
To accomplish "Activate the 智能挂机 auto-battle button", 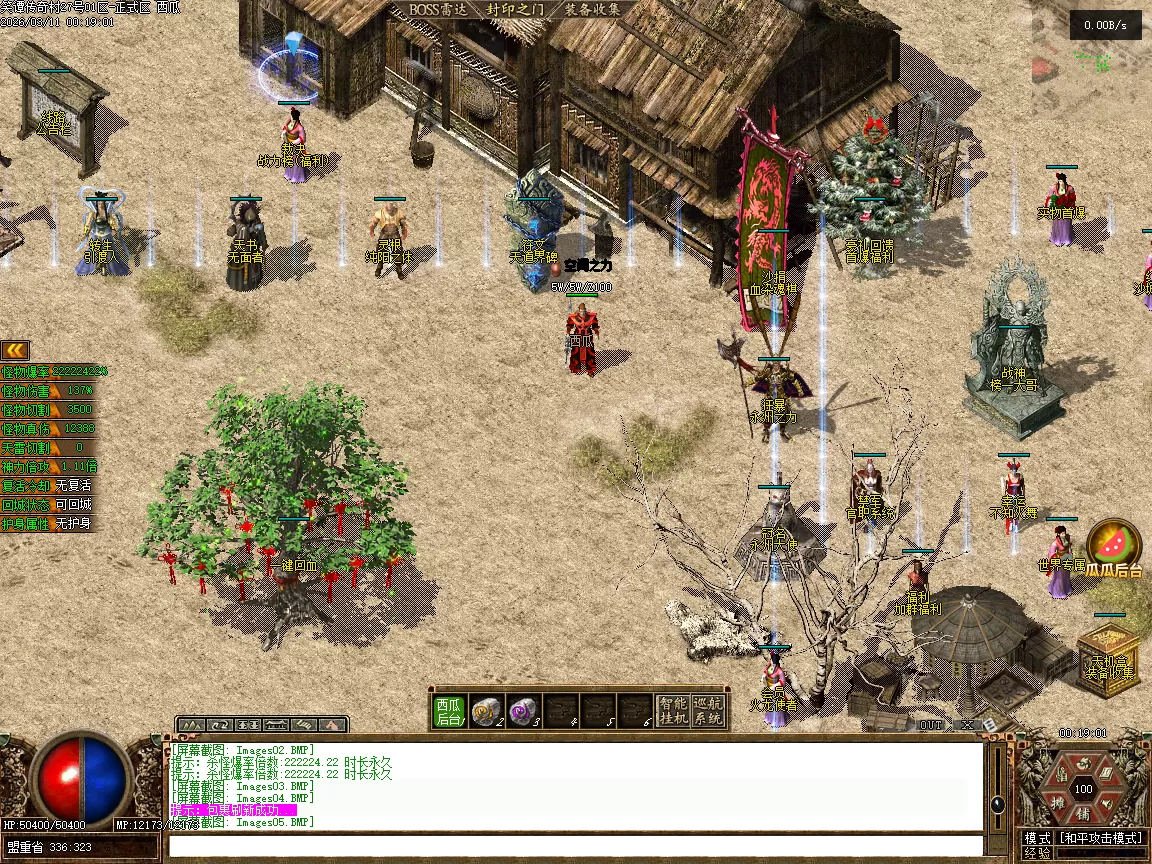I will pyautogui.click(x=672, y=711).
